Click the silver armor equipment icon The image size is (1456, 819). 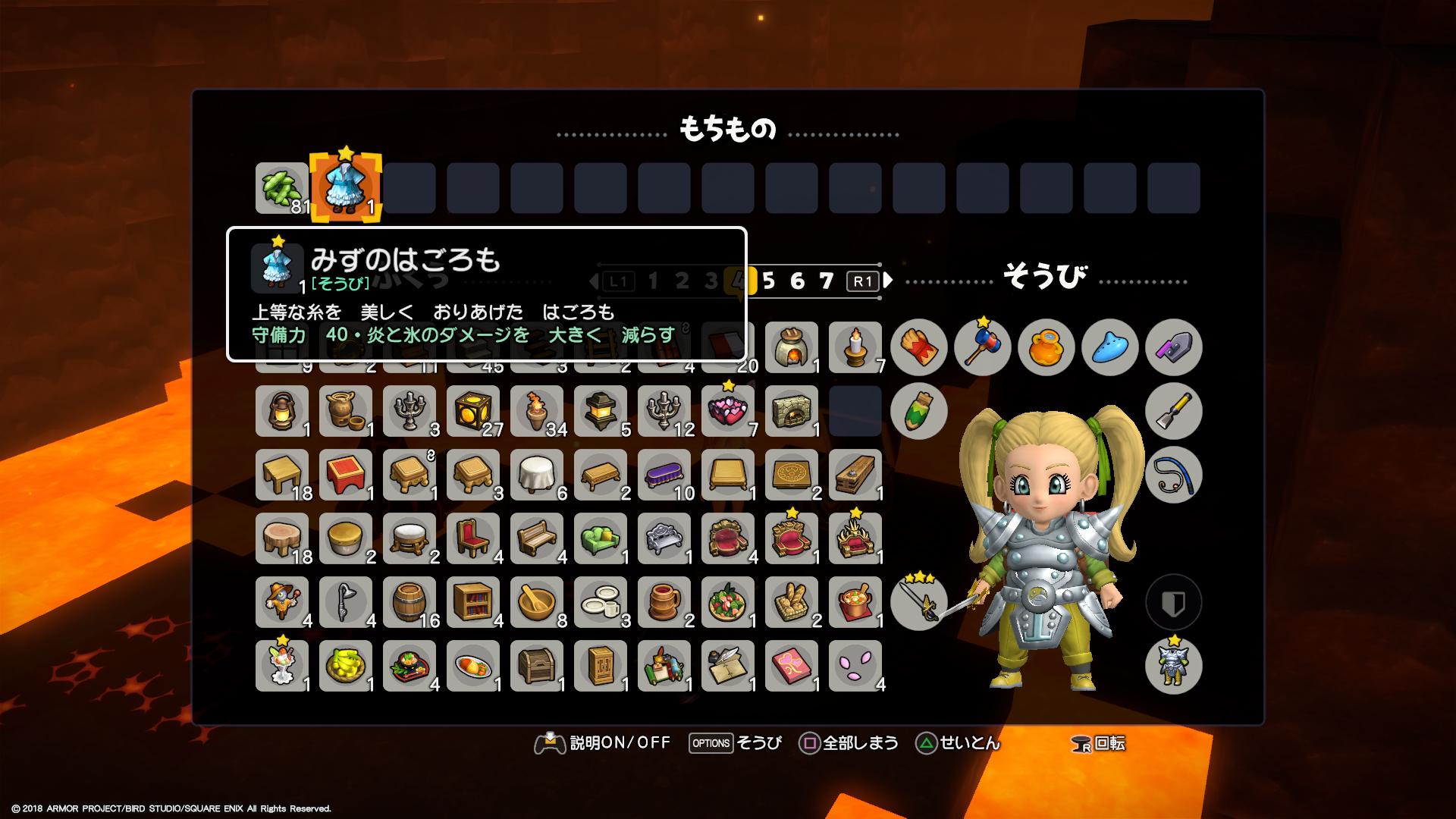coord(1173,665)
